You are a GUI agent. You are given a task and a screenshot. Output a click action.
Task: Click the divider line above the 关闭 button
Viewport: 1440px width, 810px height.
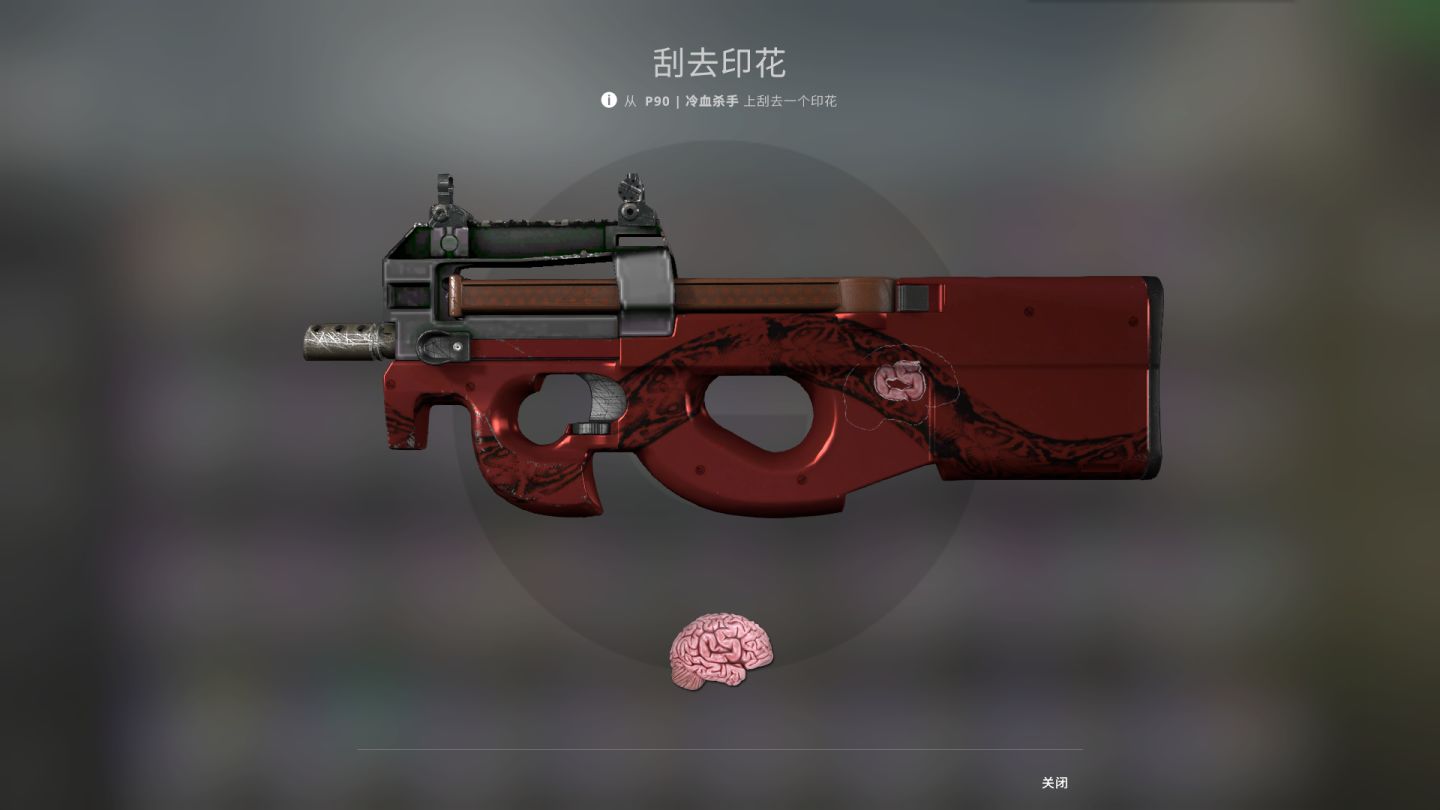click(x=719, y=749)
